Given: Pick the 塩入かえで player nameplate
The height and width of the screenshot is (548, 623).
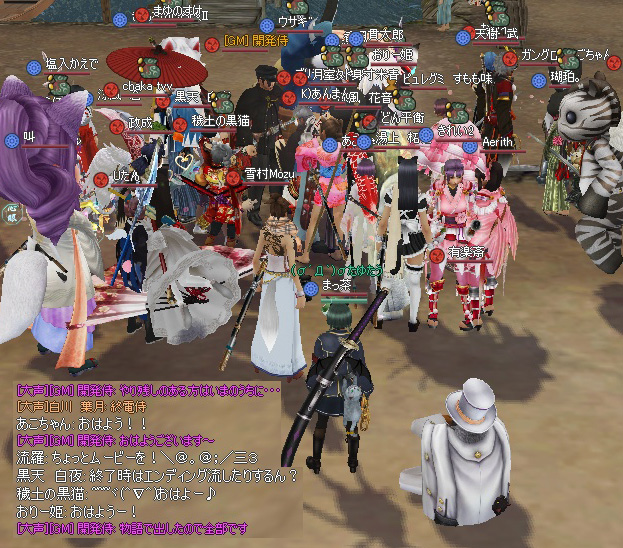Looking at the screenshot, I should coord(72,64).
